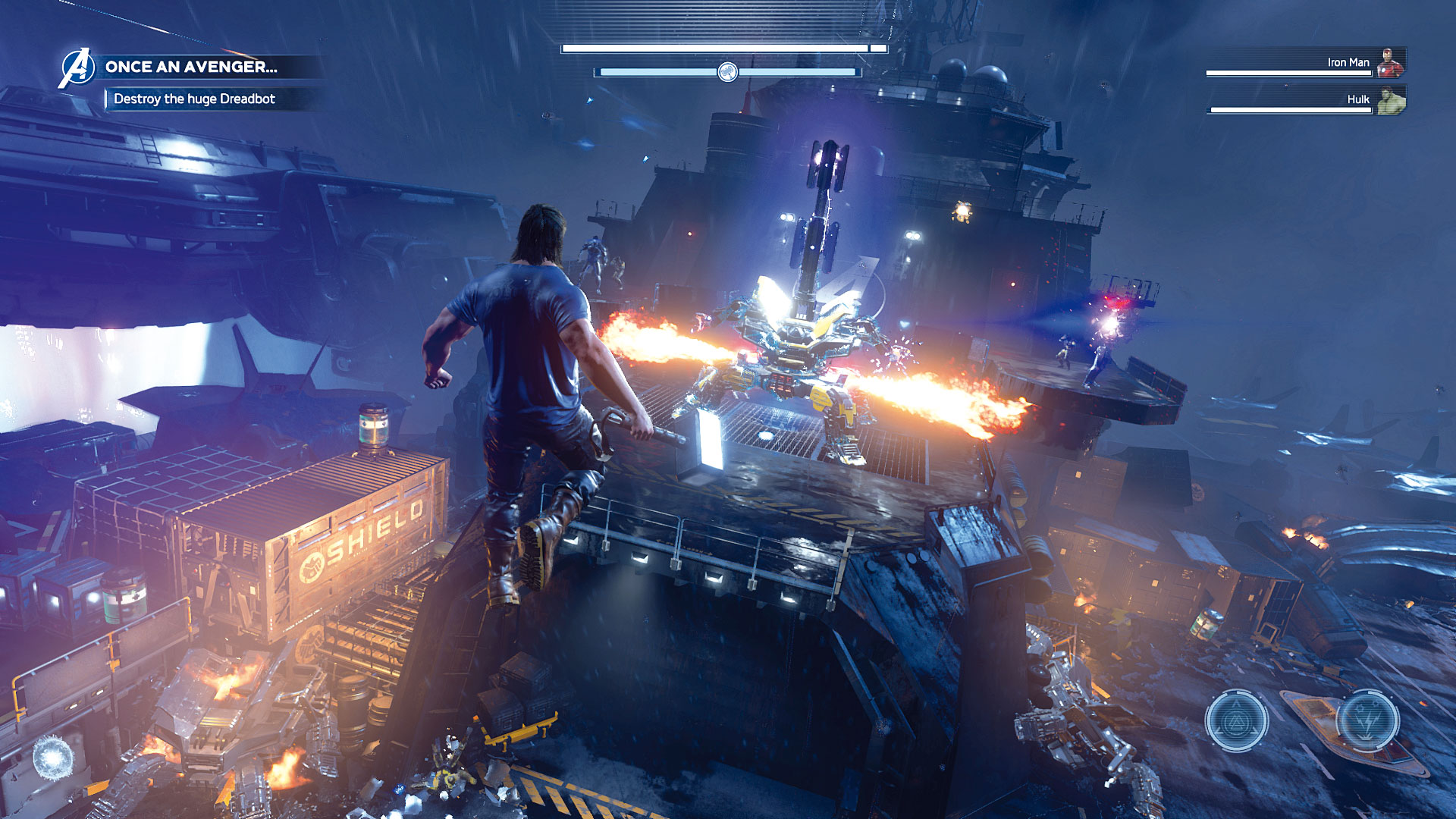Activate the triangle-in-circle heroic ability

pos(1237,721)
